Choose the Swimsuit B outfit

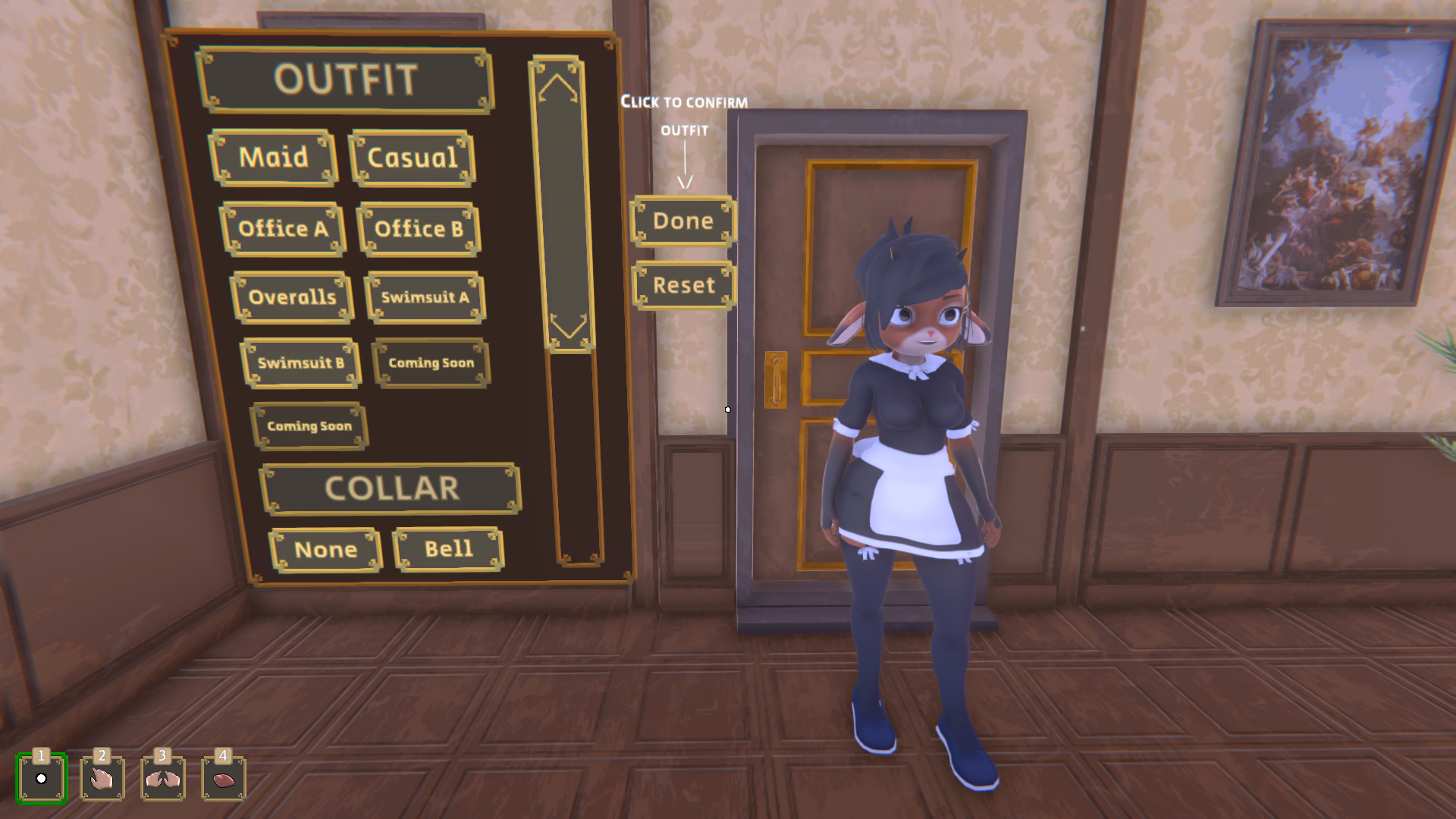(x=300, y=363)
